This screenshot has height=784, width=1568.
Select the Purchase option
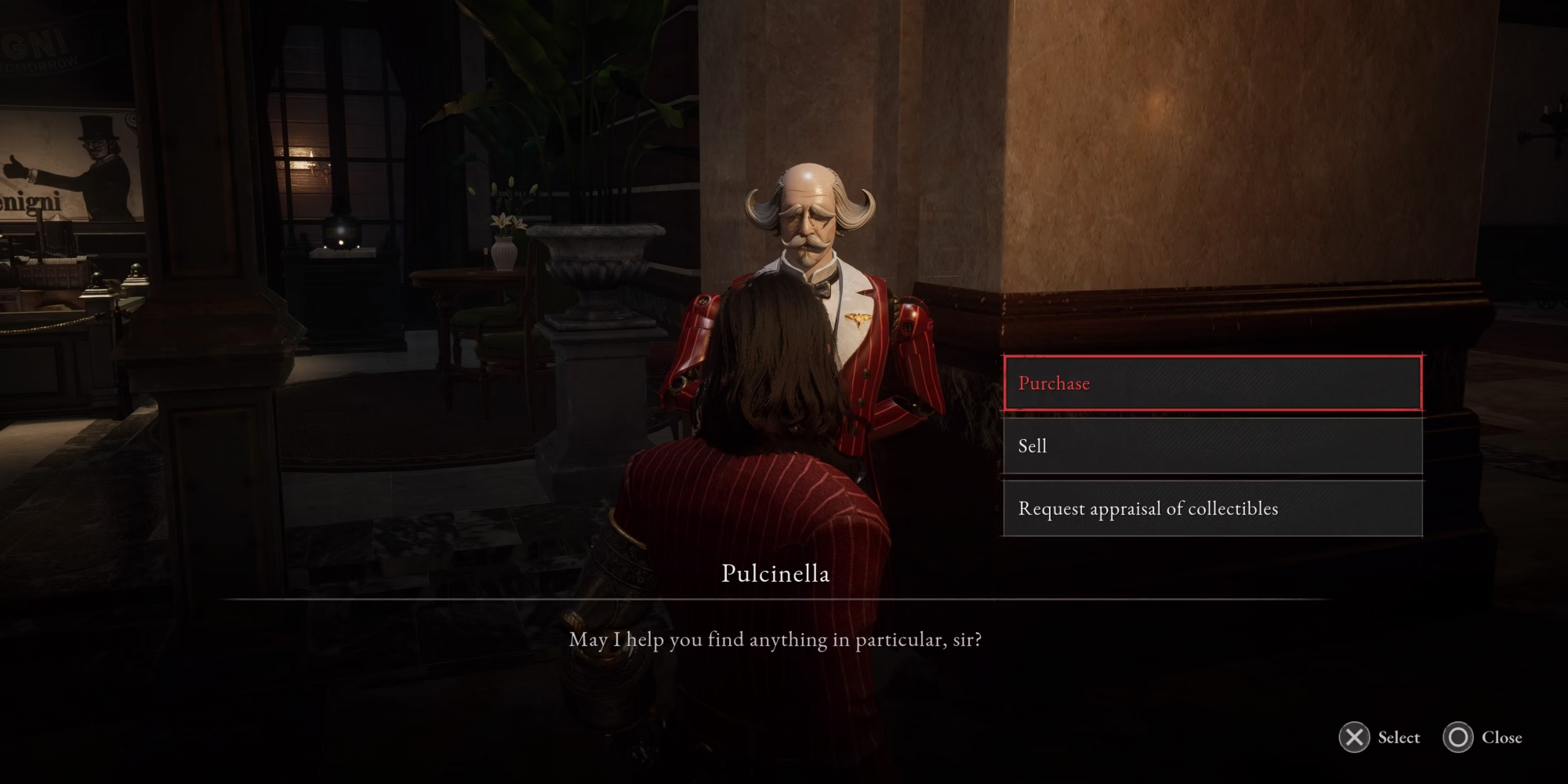[1212, 383]
